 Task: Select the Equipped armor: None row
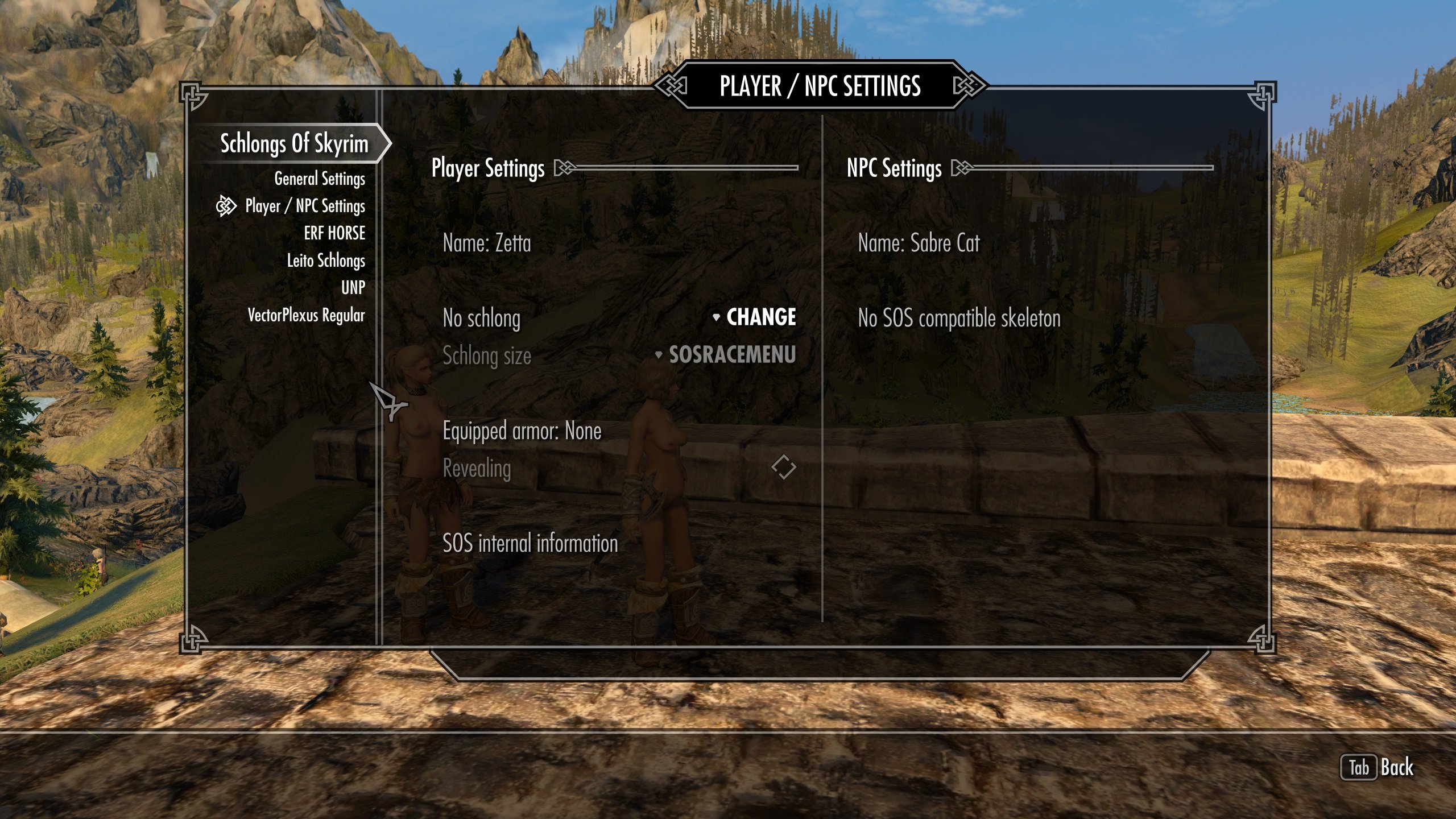click(522, 431)
